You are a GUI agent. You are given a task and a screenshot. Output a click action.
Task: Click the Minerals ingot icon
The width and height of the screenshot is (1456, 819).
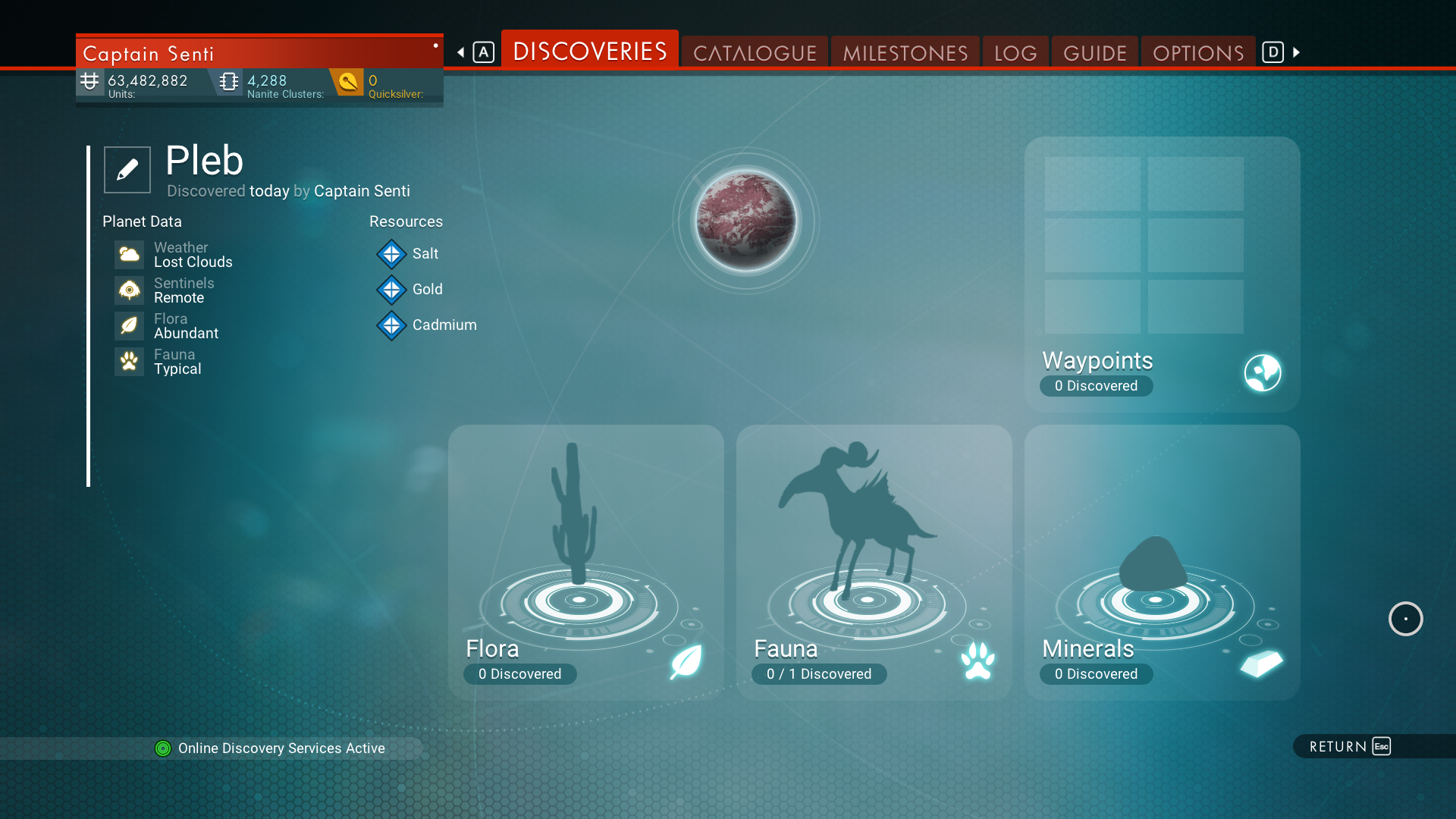[x=1261, y=664]
